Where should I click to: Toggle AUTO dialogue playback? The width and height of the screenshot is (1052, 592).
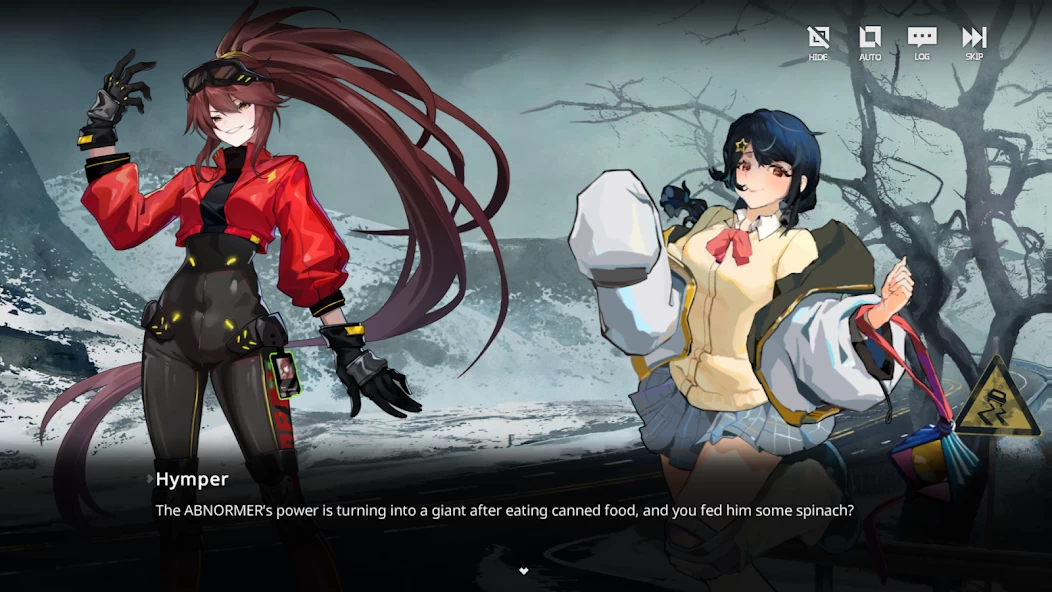click(x=870, y=41)
